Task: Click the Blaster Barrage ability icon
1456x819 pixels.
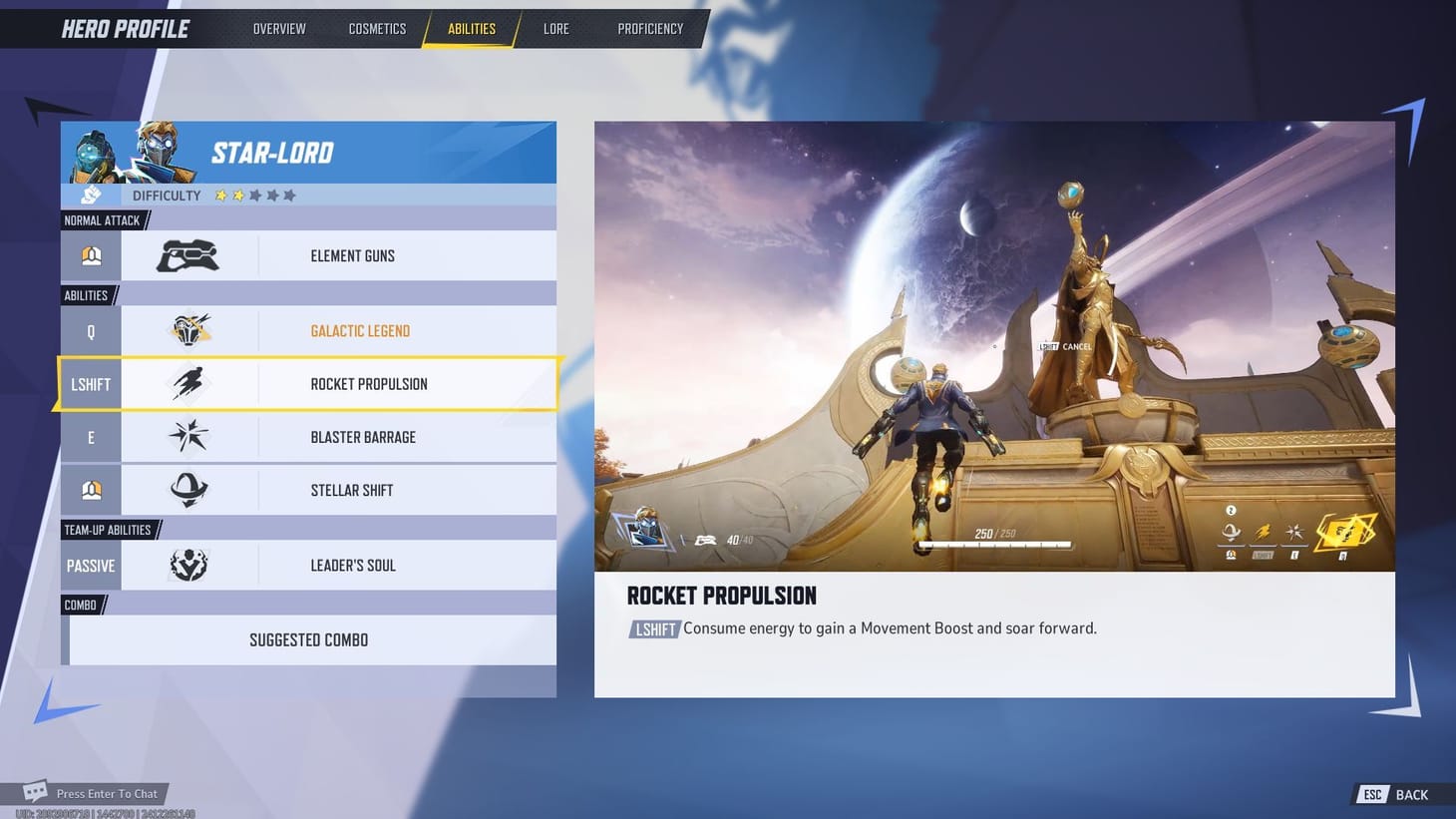Action: pos(189,437)
